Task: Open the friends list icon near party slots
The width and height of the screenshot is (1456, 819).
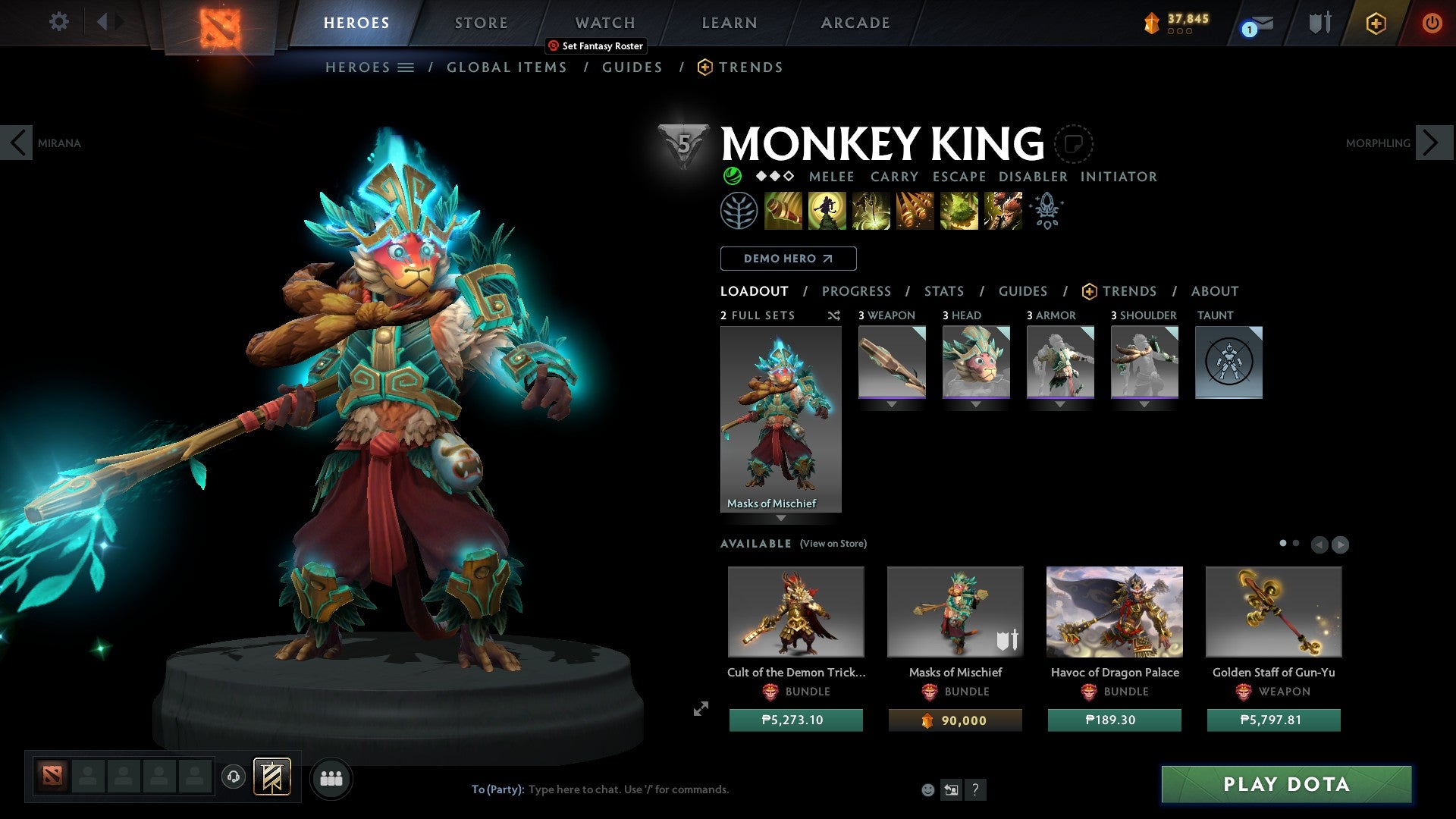Action: coord(331,778)
